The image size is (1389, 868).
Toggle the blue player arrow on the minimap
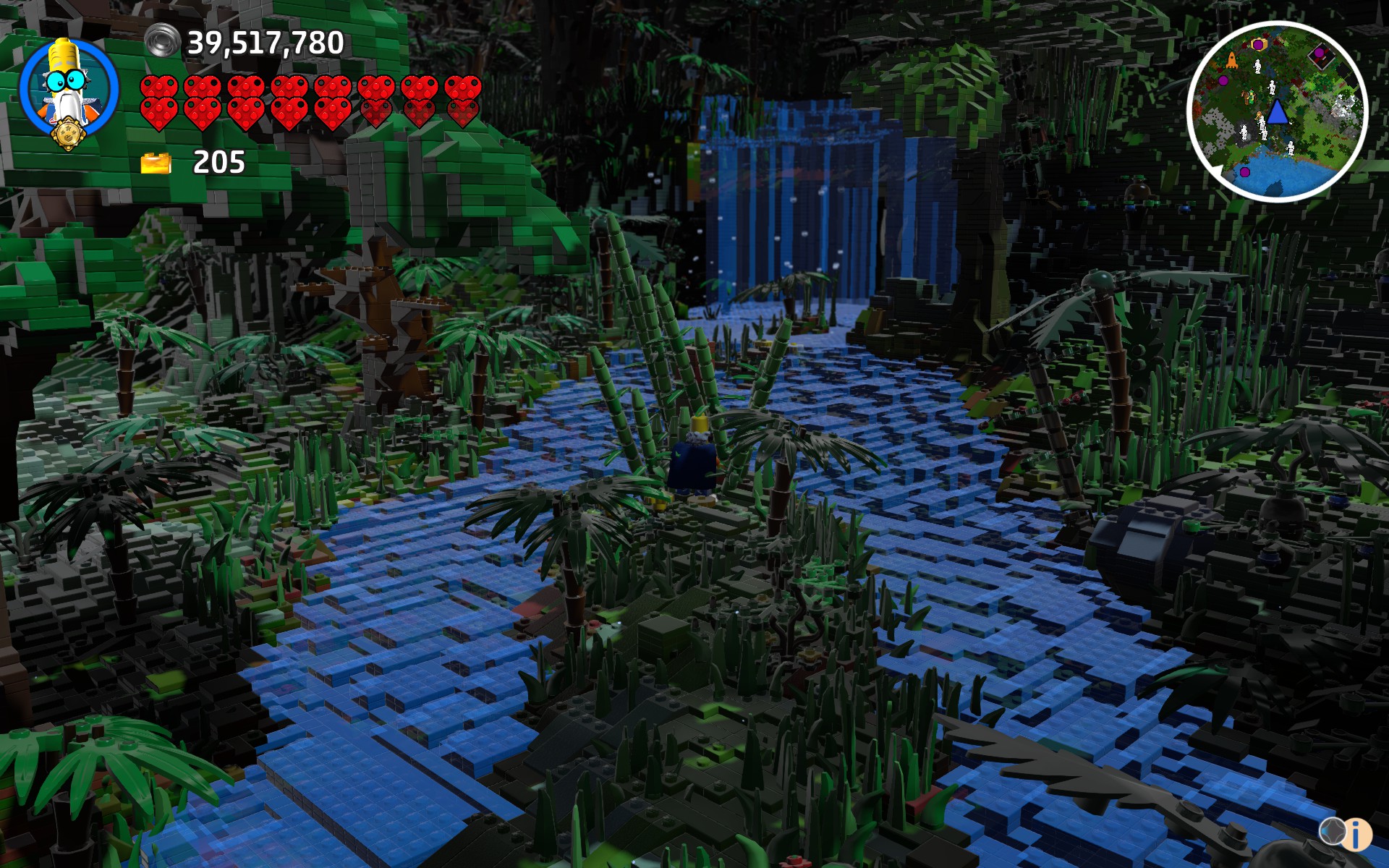point(1277,112)
